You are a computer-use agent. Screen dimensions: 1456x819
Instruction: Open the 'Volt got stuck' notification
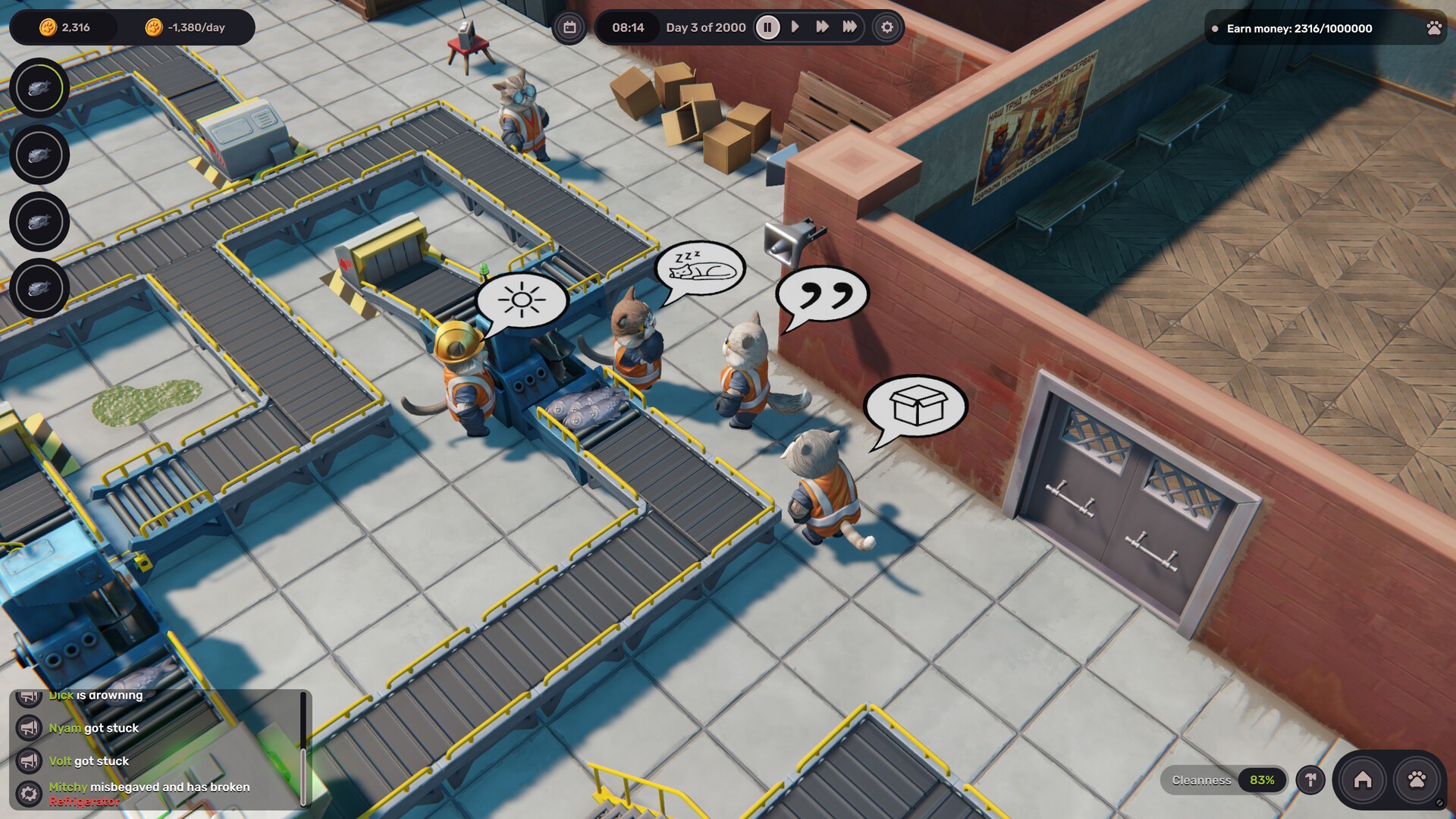pyautogui.click(x=89, y=761)
